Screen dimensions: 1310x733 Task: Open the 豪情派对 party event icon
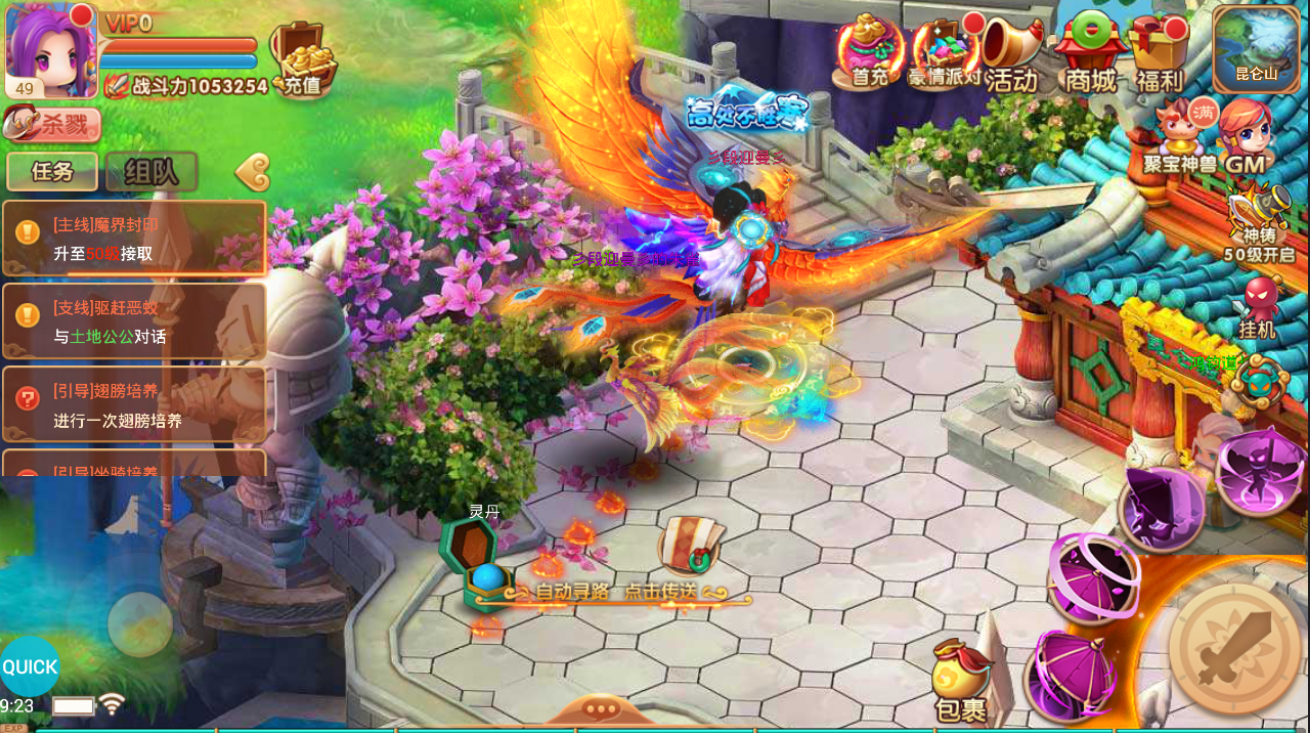(x=943, y=52)
